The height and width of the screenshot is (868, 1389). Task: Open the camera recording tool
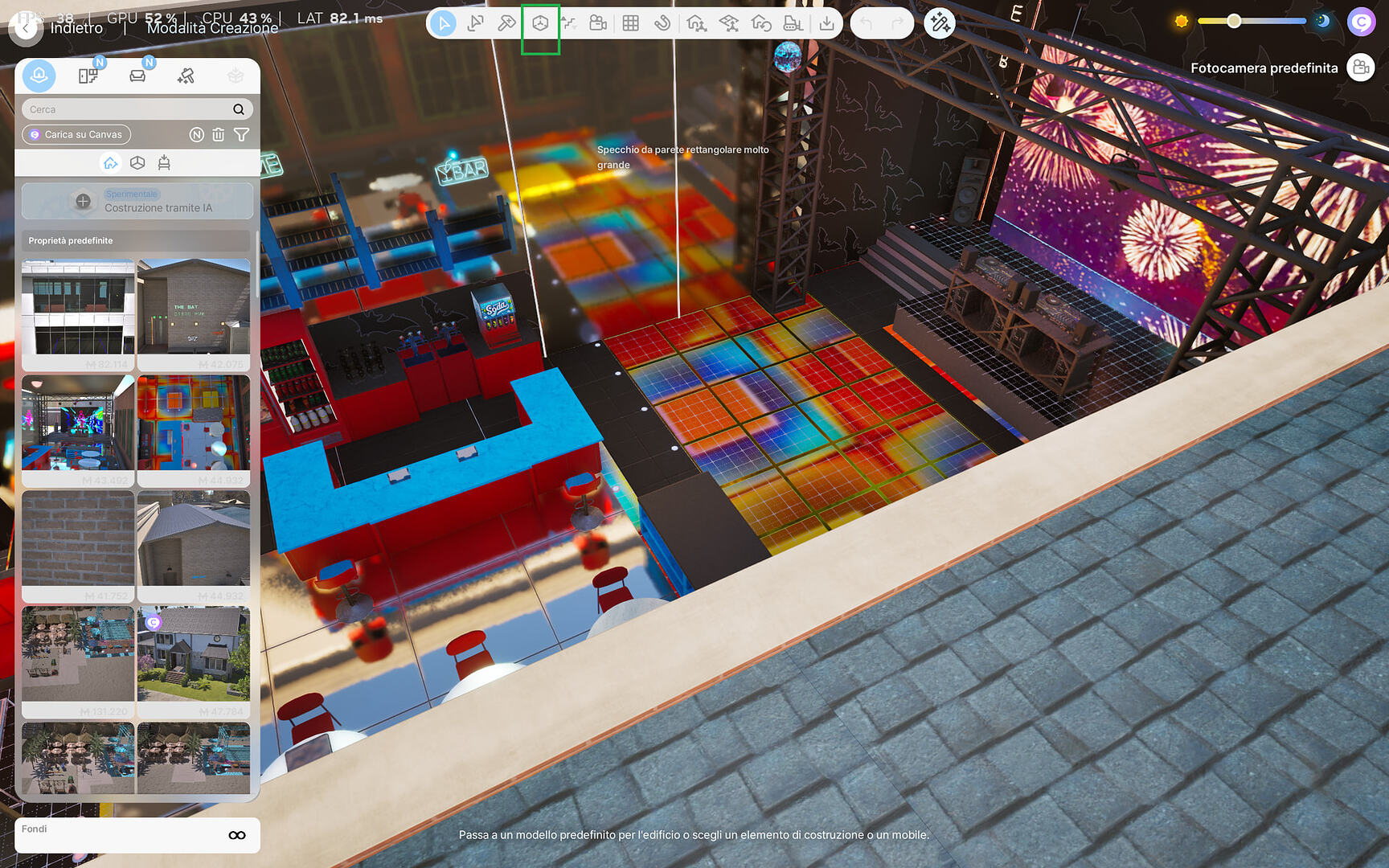598,23
